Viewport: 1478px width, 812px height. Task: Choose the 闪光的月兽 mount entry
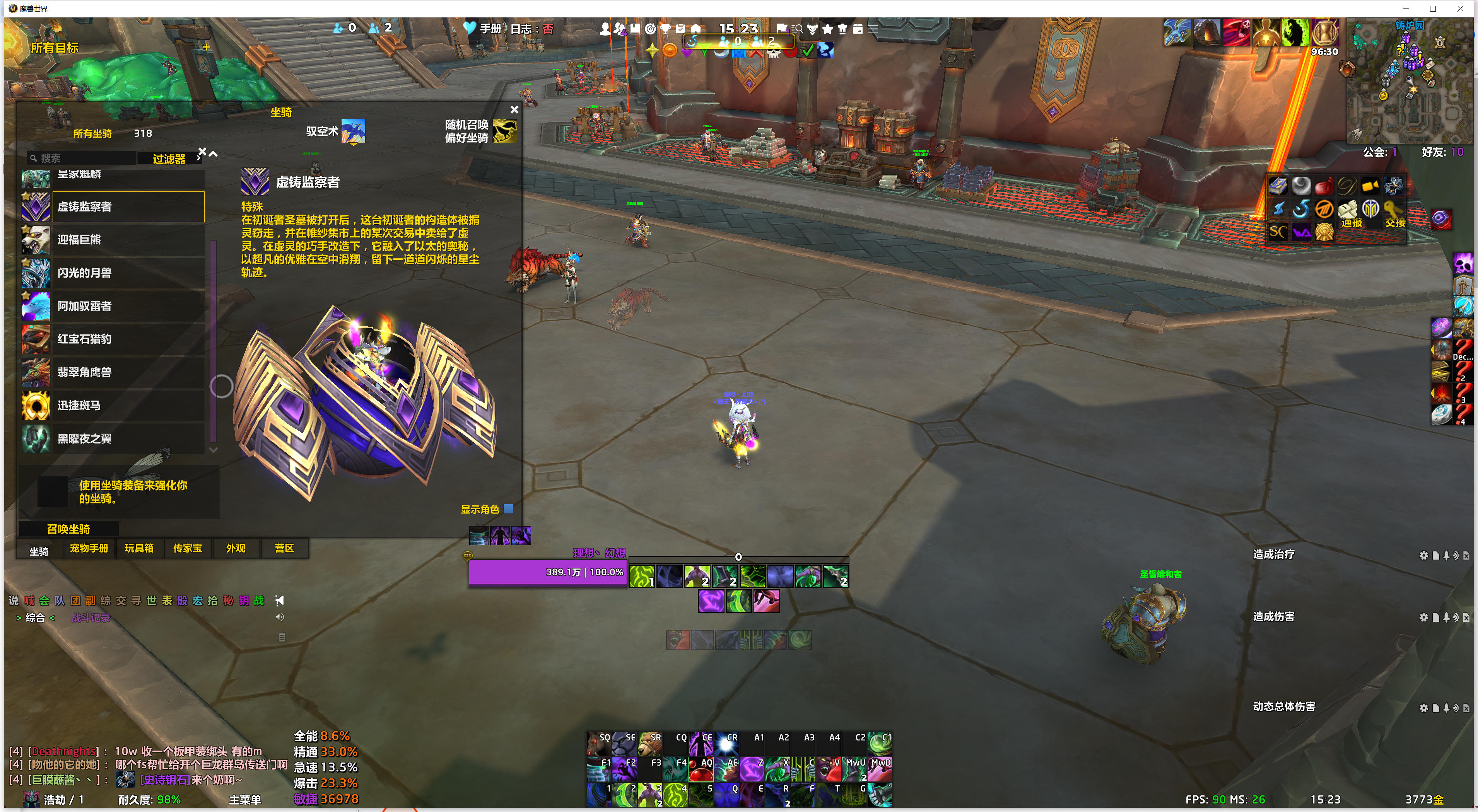(x=113, y=273)
